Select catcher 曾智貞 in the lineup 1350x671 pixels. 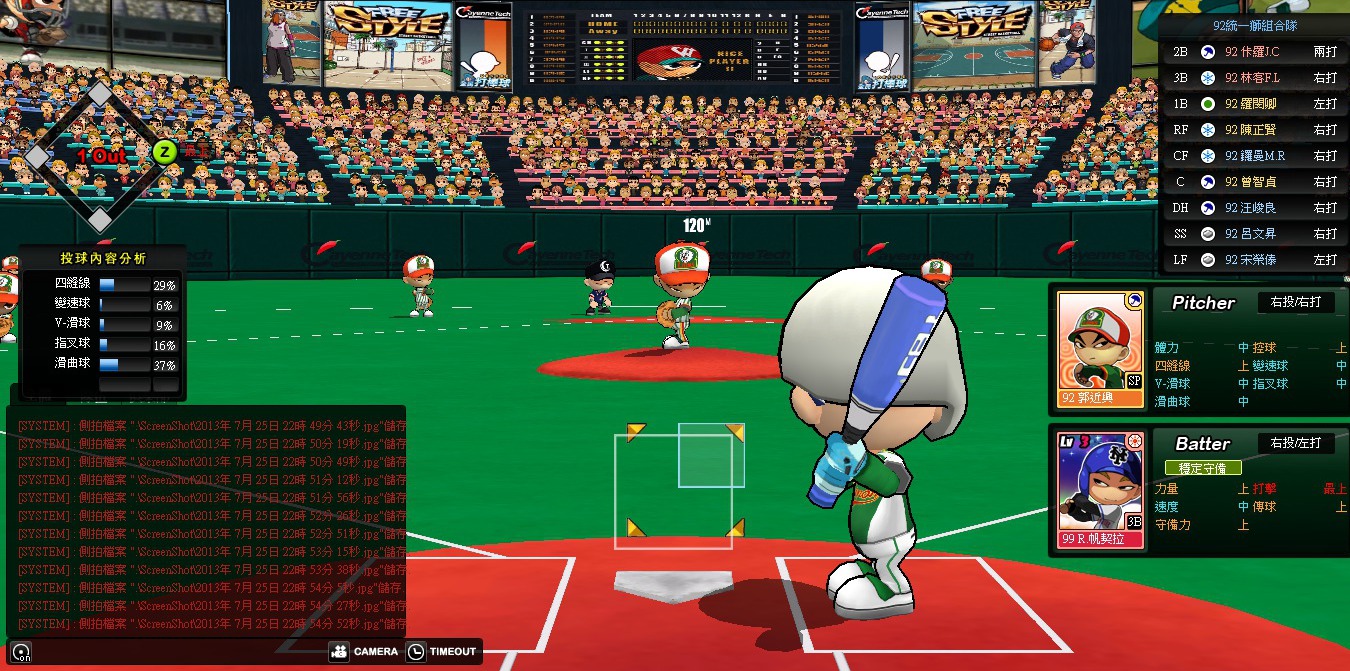pyautogui.click(x=1256, y=182)
